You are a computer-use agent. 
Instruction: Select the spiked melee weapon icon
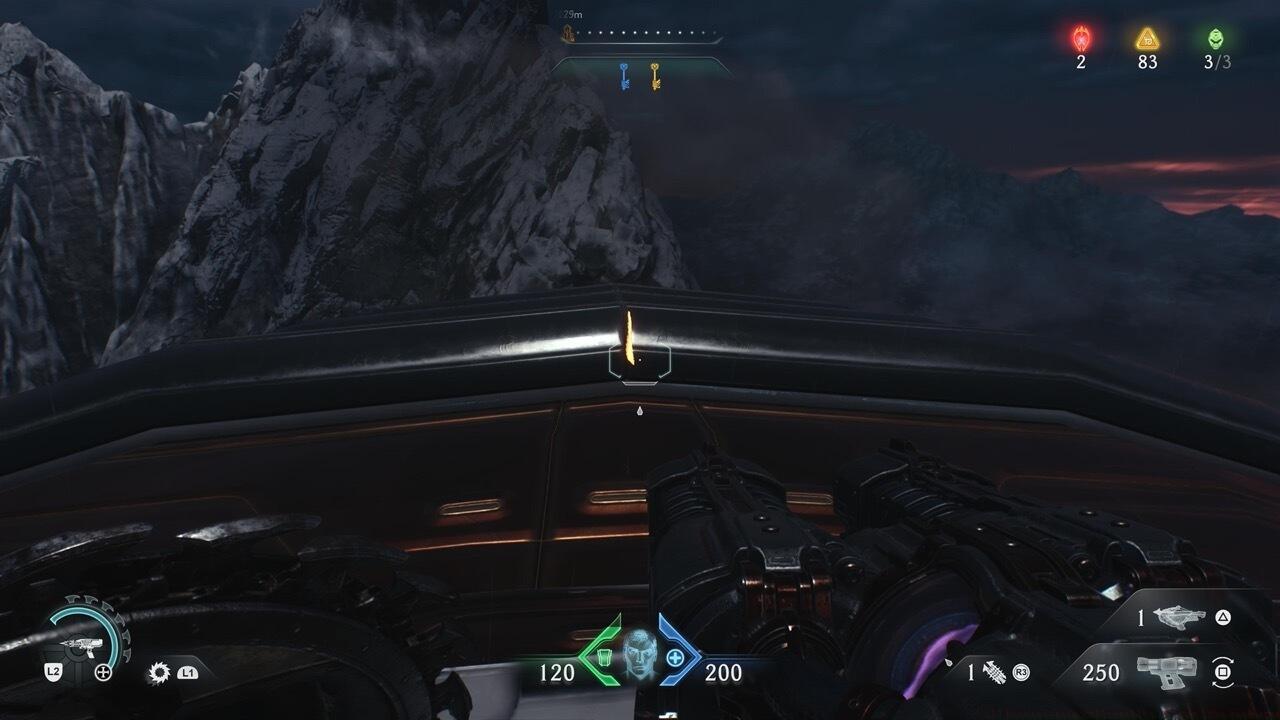pyautogui.click(x=995, y=673)
